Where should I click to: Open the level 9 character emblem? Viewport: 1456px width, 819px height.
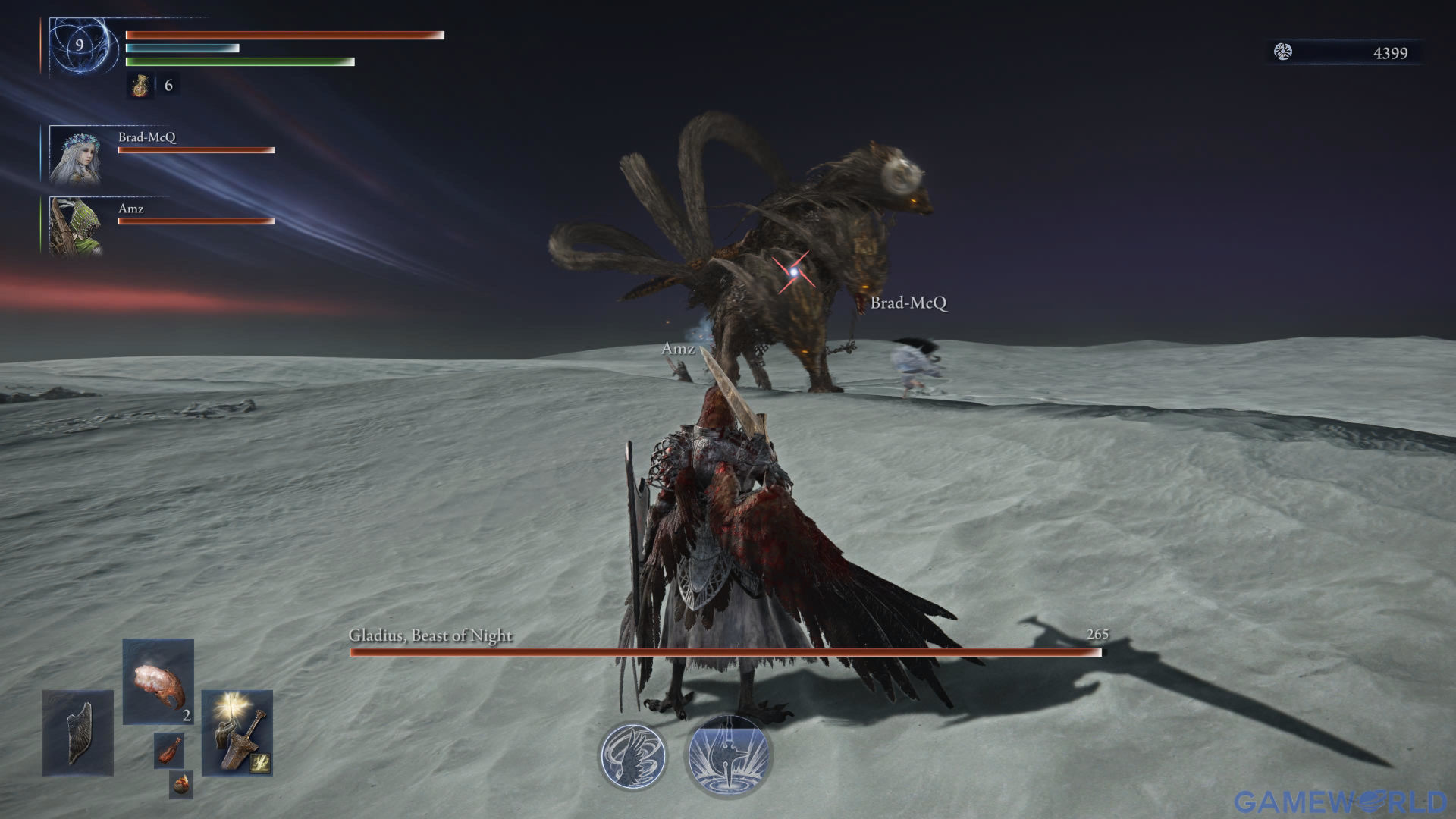coord(80,46)
